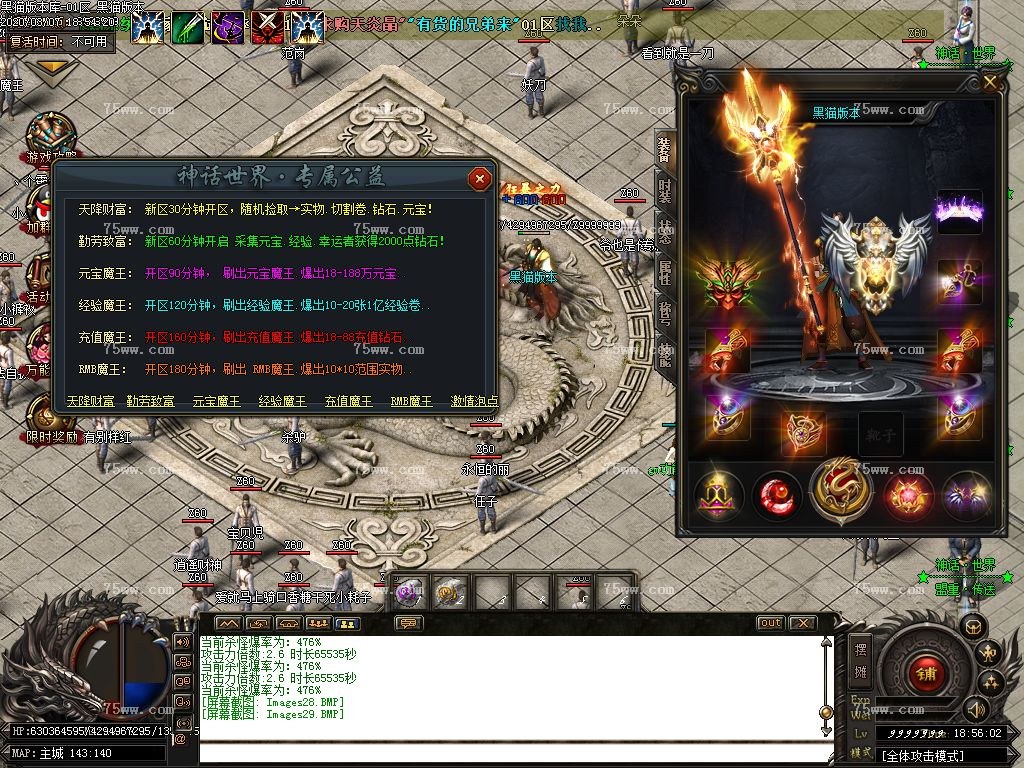This screenshot has height=768, width=1024.
Task: Open the 激情泡点 link
Action: 474,401
